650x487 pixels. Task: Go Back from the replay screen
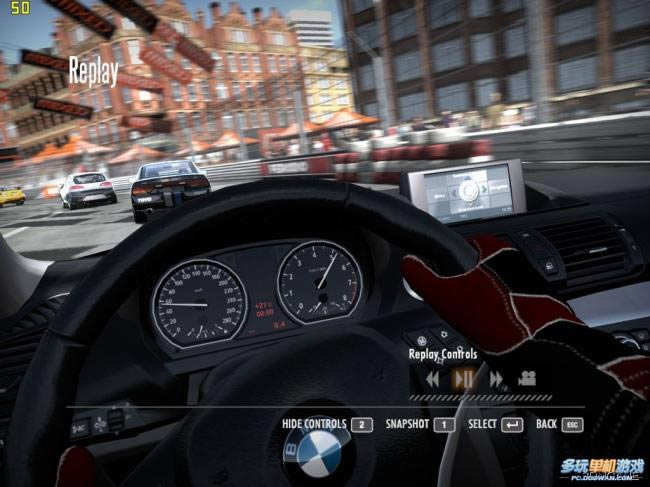tap(559, 424)
